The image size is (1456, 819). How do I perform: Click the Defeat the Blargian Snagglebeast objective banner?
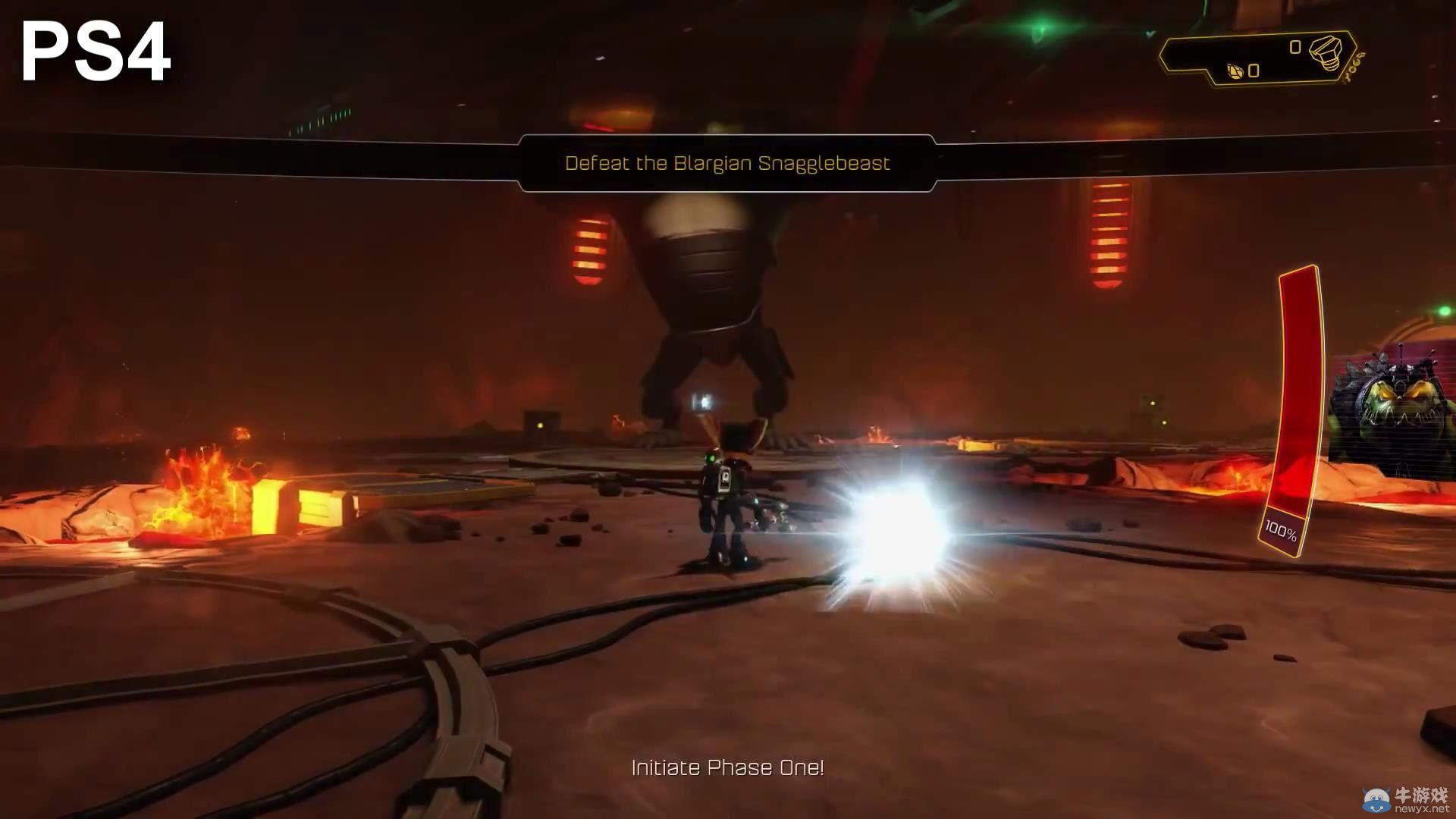pyautogui.click(x=726, y=163)
